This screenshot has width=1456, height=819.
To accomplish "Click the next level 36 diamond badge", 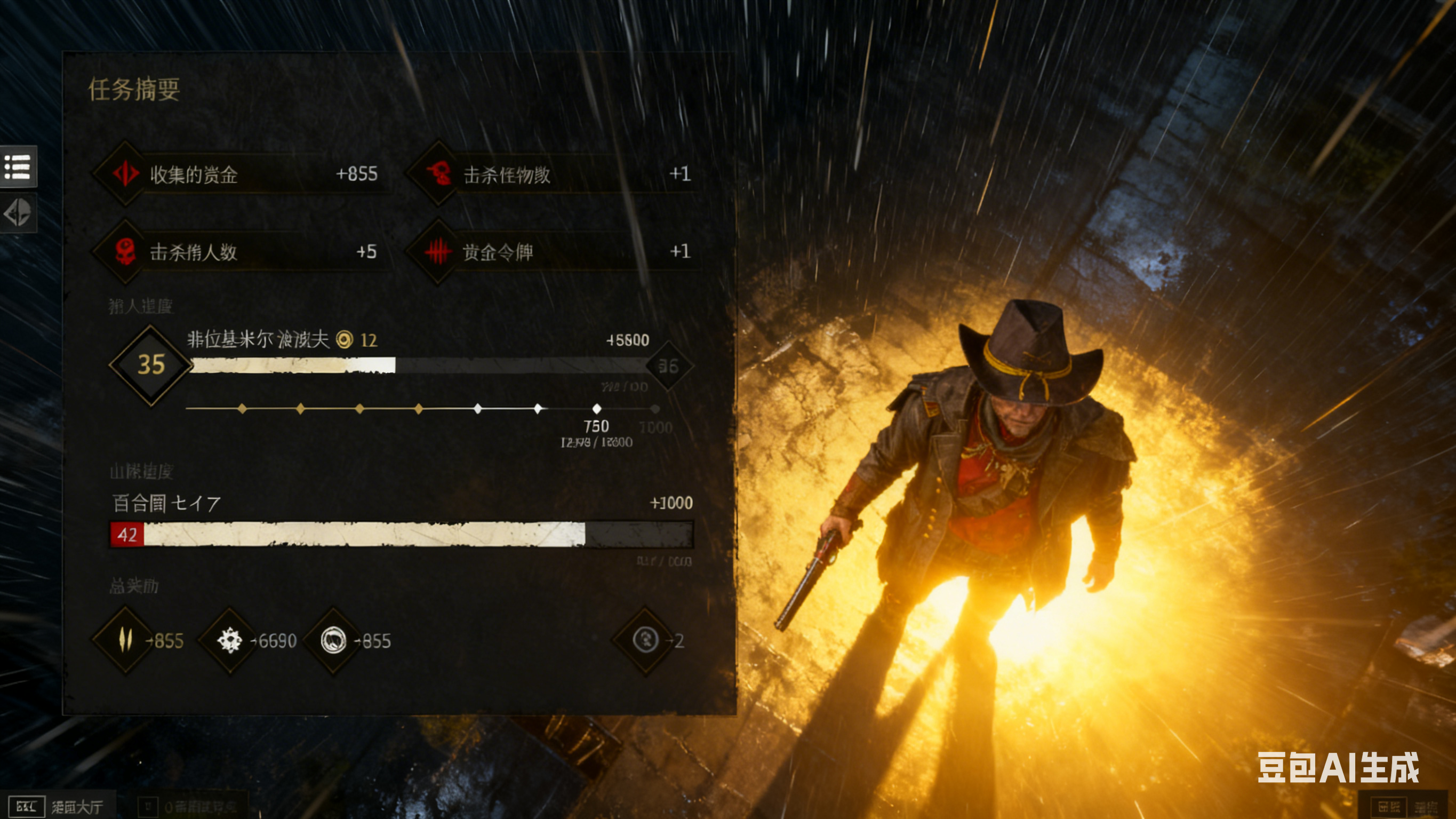I will point(669,366).
